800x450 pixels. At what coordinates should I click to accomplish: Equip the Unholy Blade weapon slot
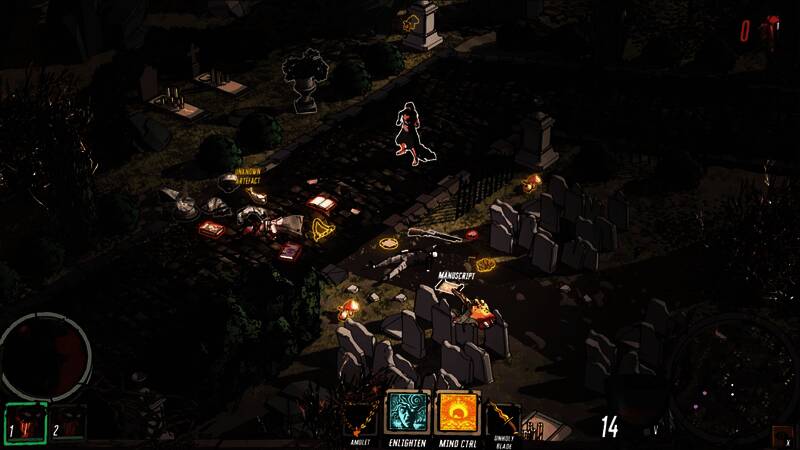click(504, 416)
